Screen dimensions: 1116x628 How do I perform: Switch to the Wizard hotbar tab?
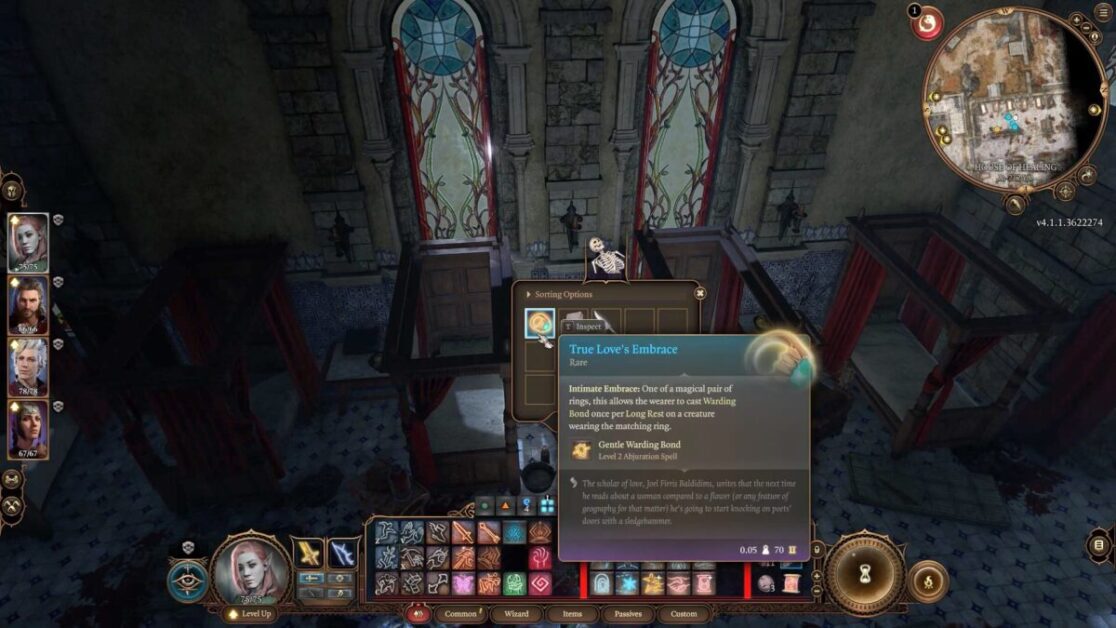516,613
